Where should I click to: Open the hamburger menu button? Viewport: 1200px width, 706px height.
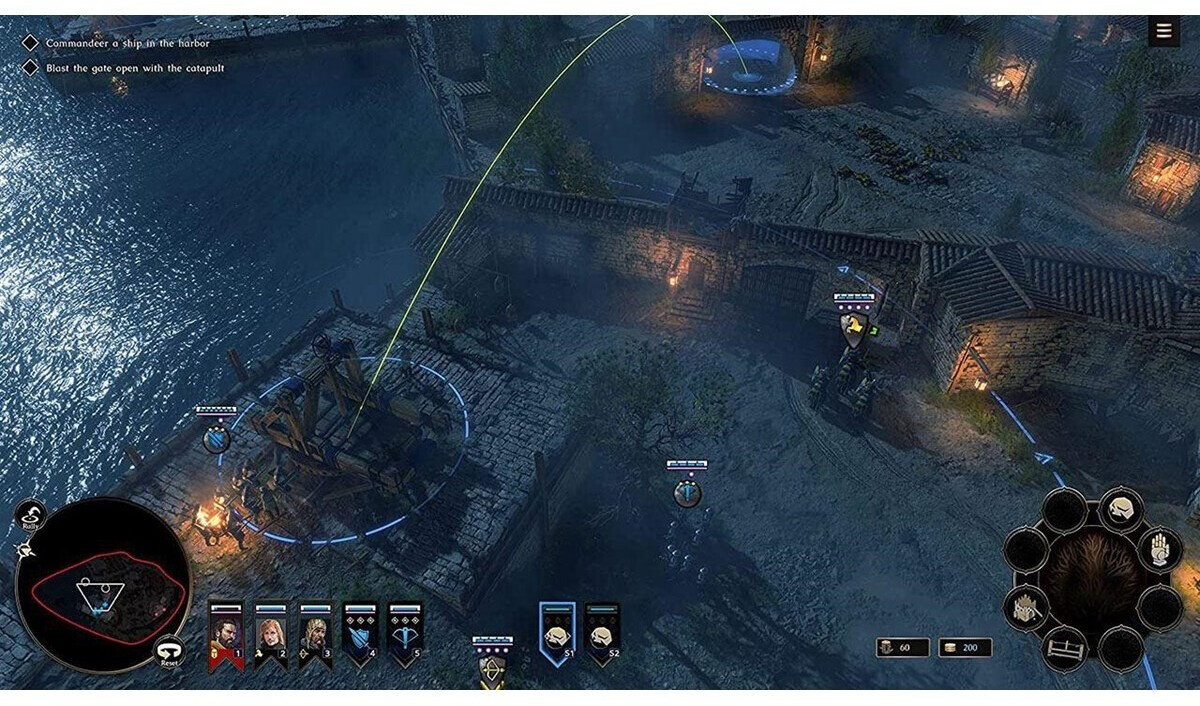tap(1163, 31)
